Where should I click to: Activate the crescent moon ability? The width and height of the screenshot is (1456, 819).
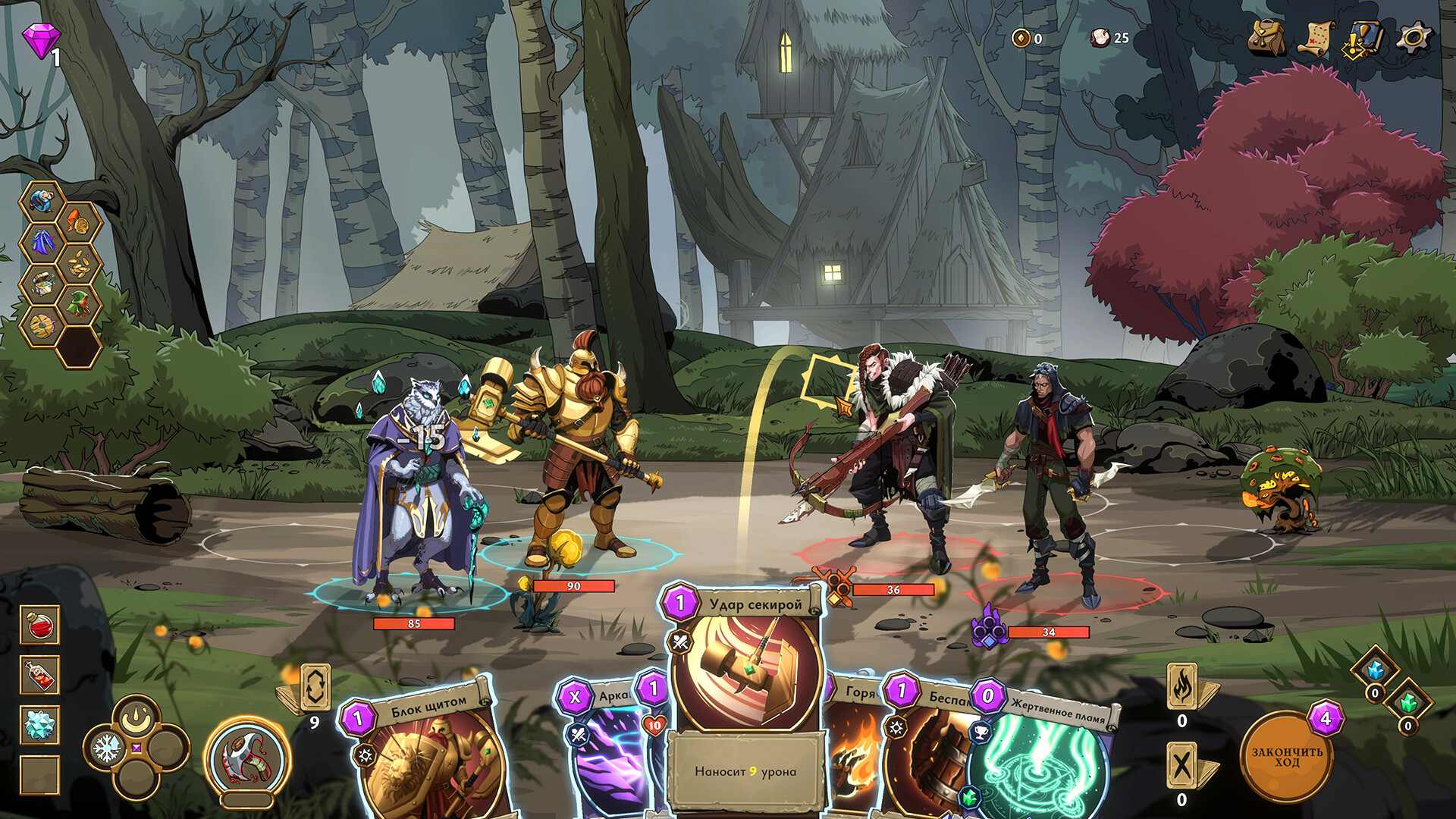coord(136,716)
